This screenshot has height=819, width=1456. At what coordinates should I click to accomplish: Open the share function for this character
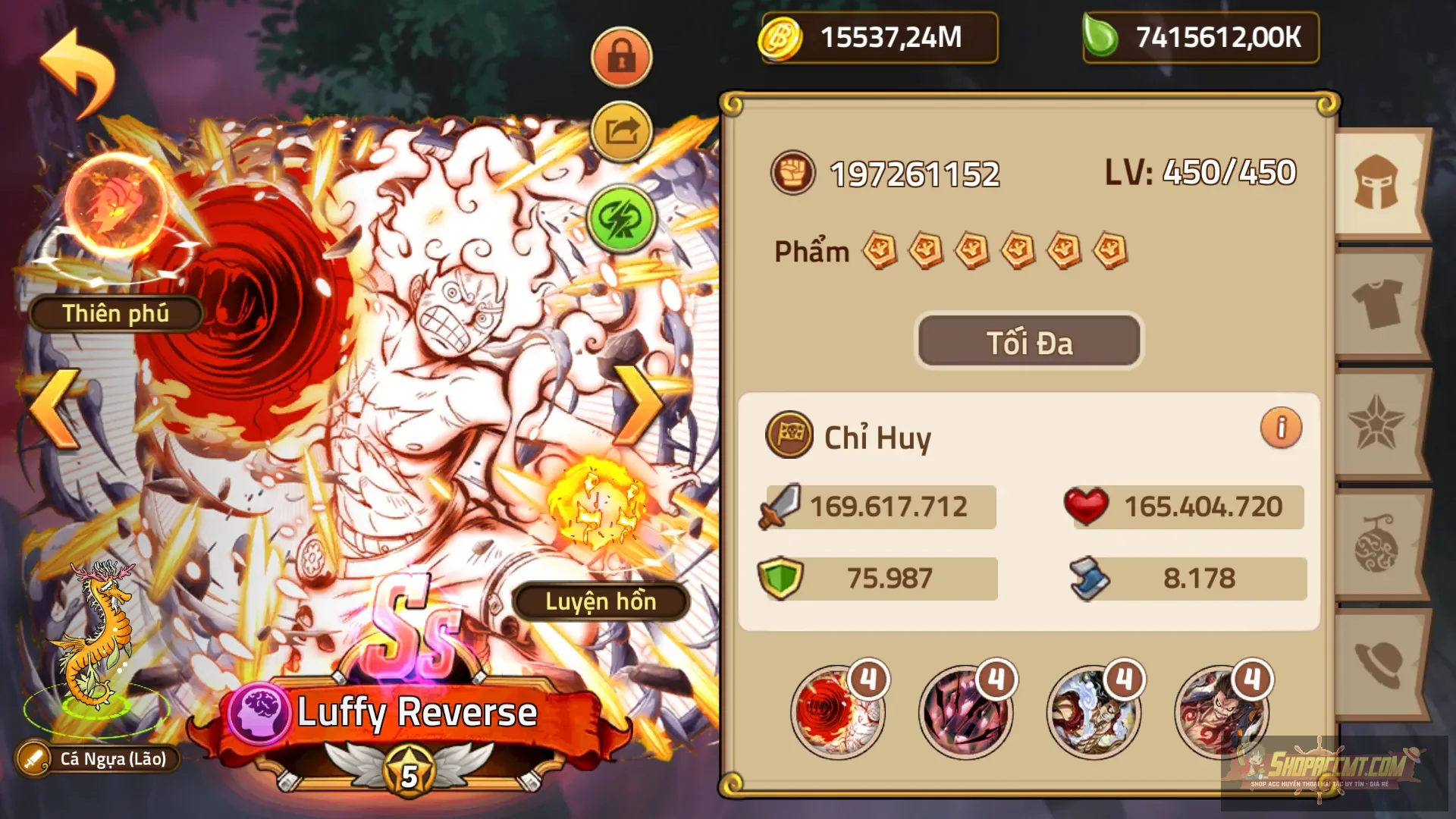[x=620, y=130]
